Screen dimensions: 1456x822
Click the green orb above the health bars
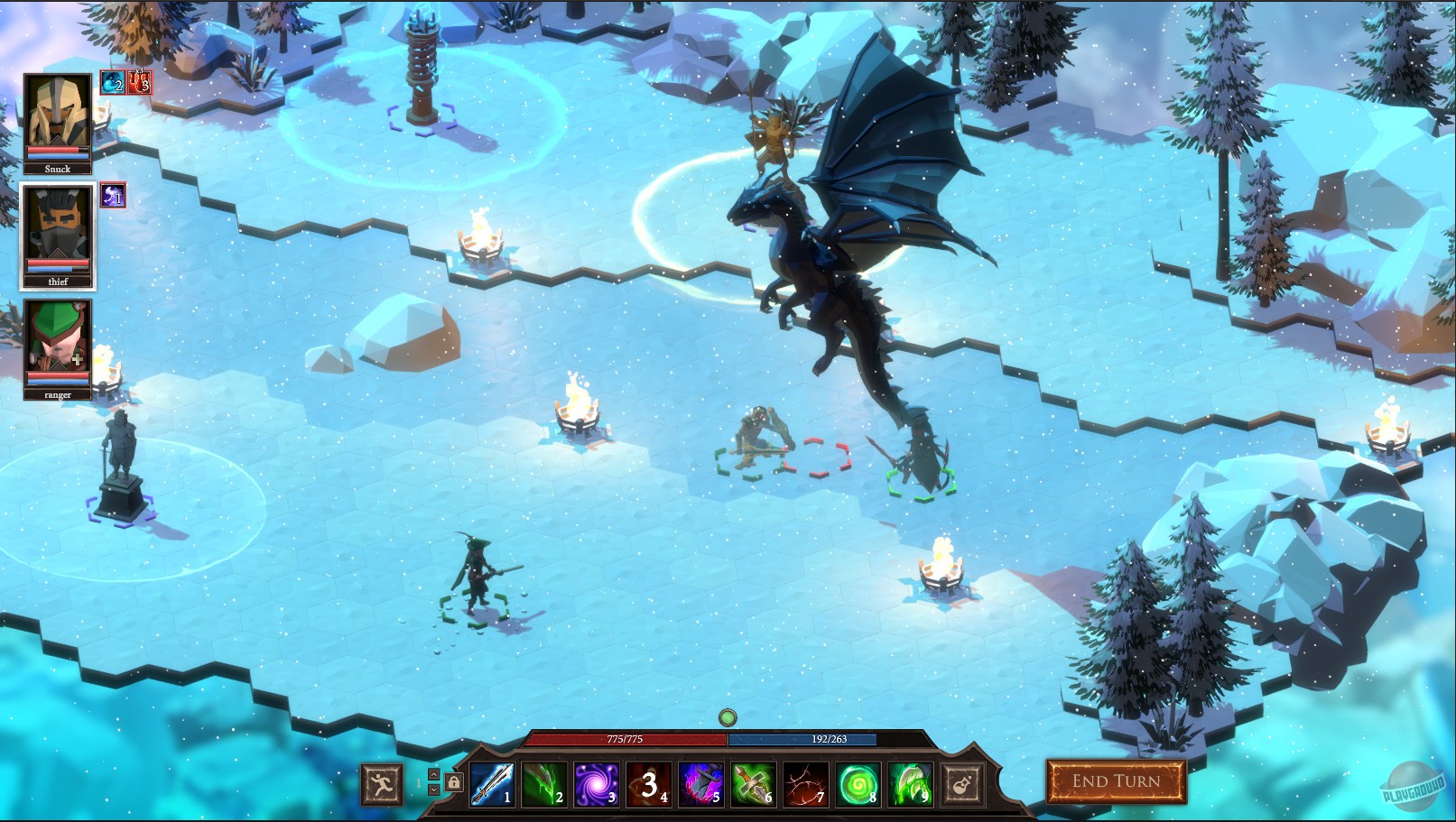tap(727, 717)
